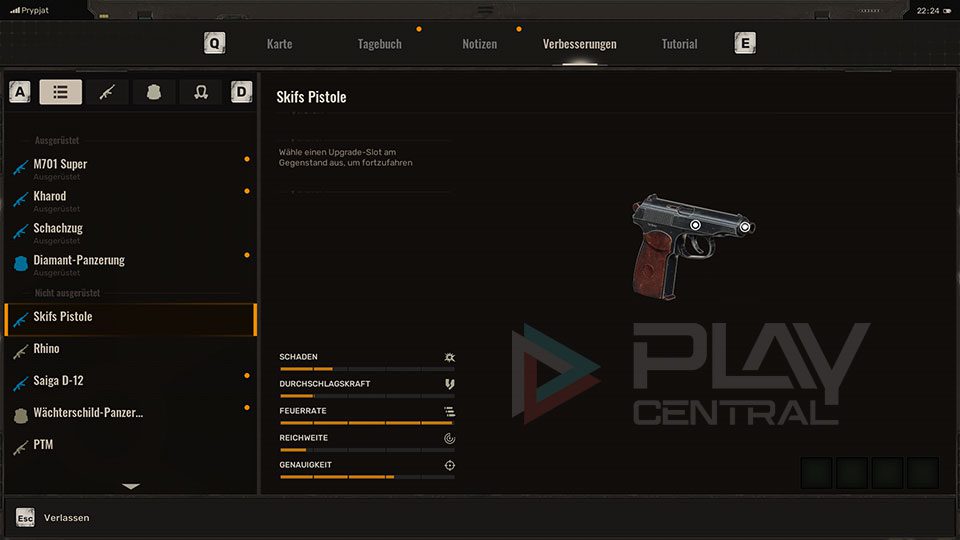
Task: Select the pistol's muzzle upgrade slot
Action: 746,227
